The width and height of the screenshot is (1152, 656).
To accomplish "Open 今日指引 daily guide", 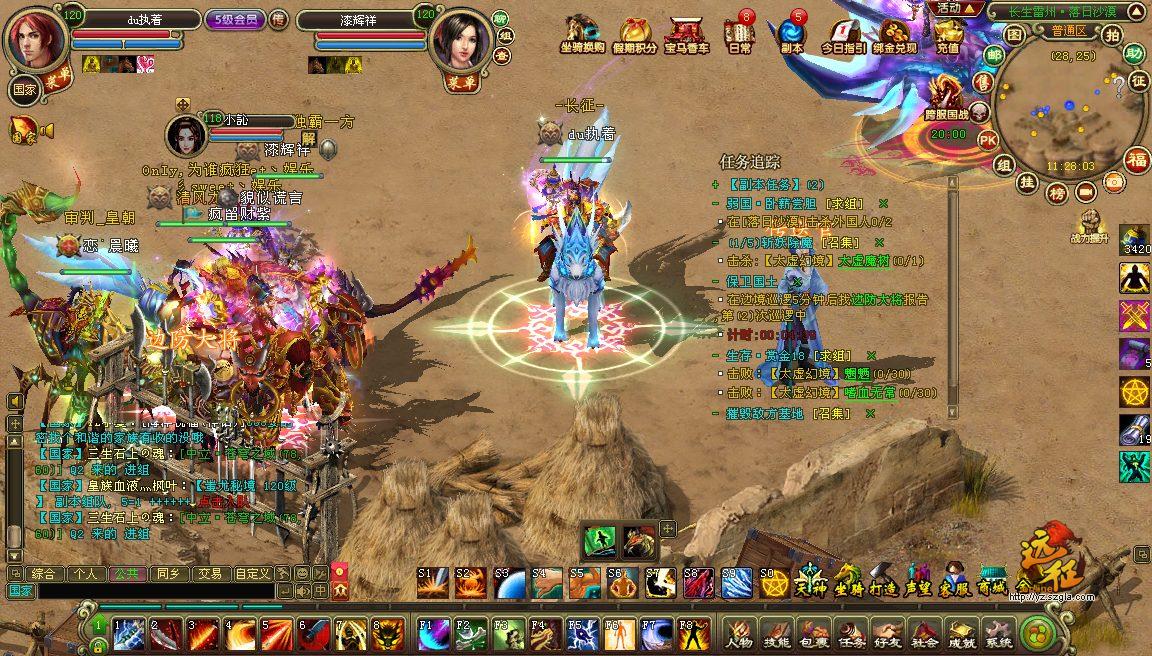I will pyautogui.click(x=843, y=35).
